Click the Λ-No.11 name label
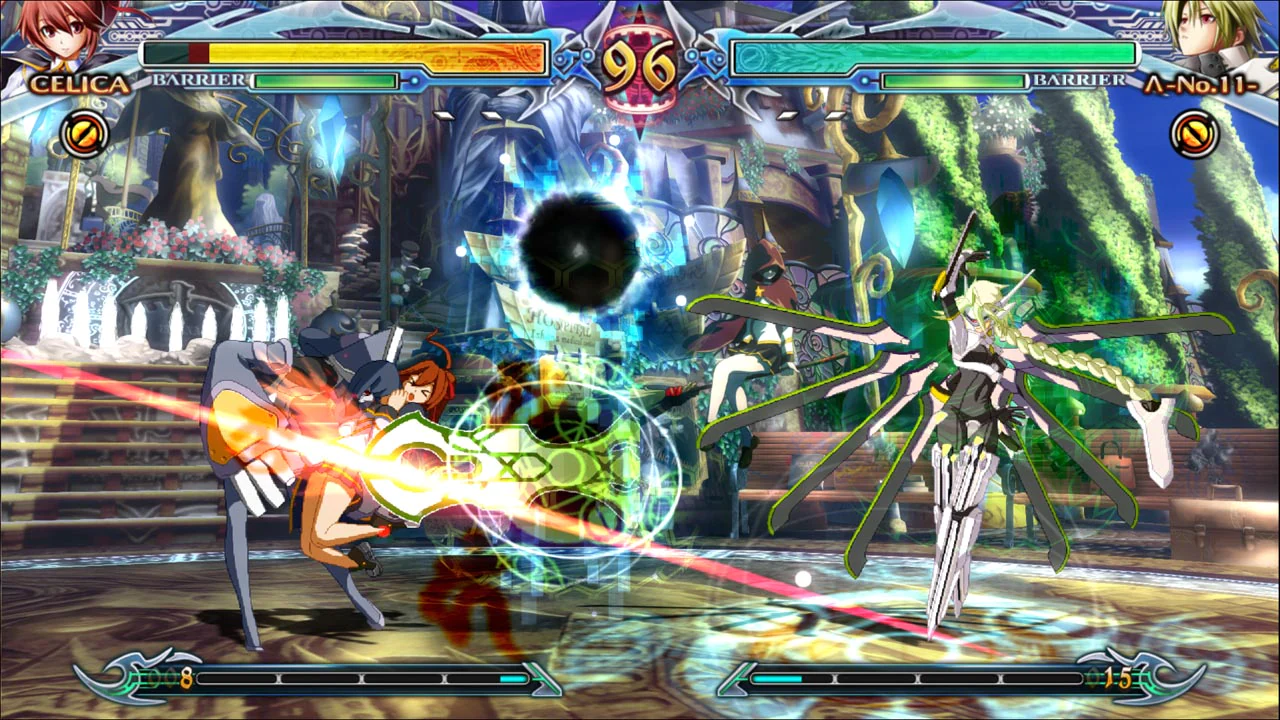This screenshot has width=1280, height=720. (x=1203, y=87)
